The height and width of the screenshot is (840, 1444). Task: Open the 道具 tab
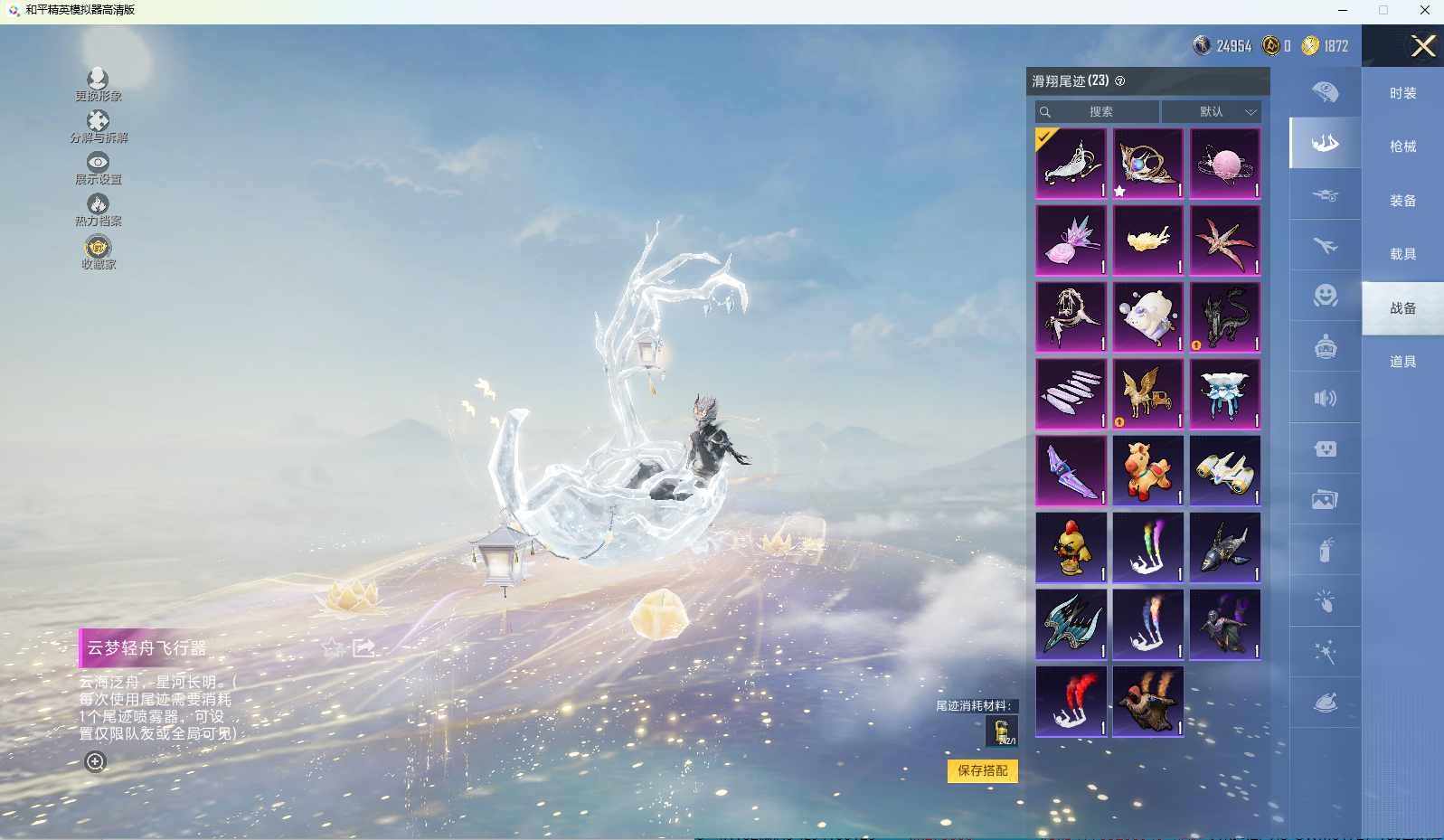[x=1402, y=362]
